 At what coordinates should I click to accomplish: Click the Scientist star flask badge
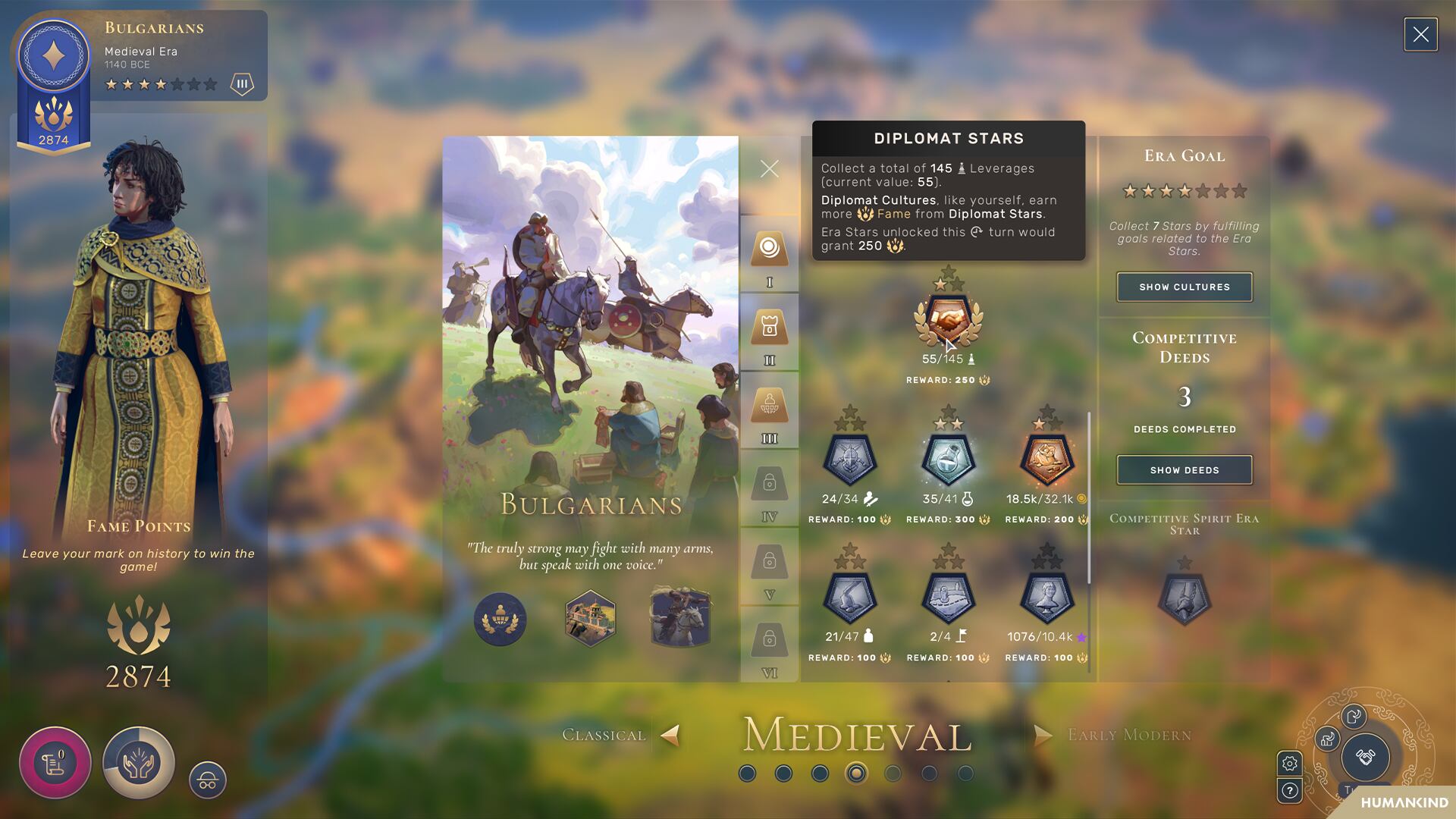coord(948,460)
